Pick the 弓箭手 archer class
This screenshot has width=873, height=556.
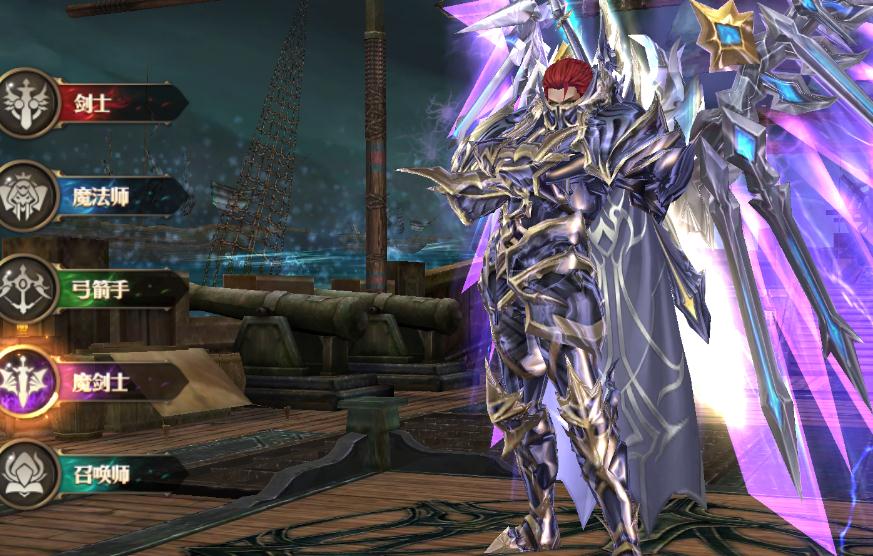click(95, 290)
